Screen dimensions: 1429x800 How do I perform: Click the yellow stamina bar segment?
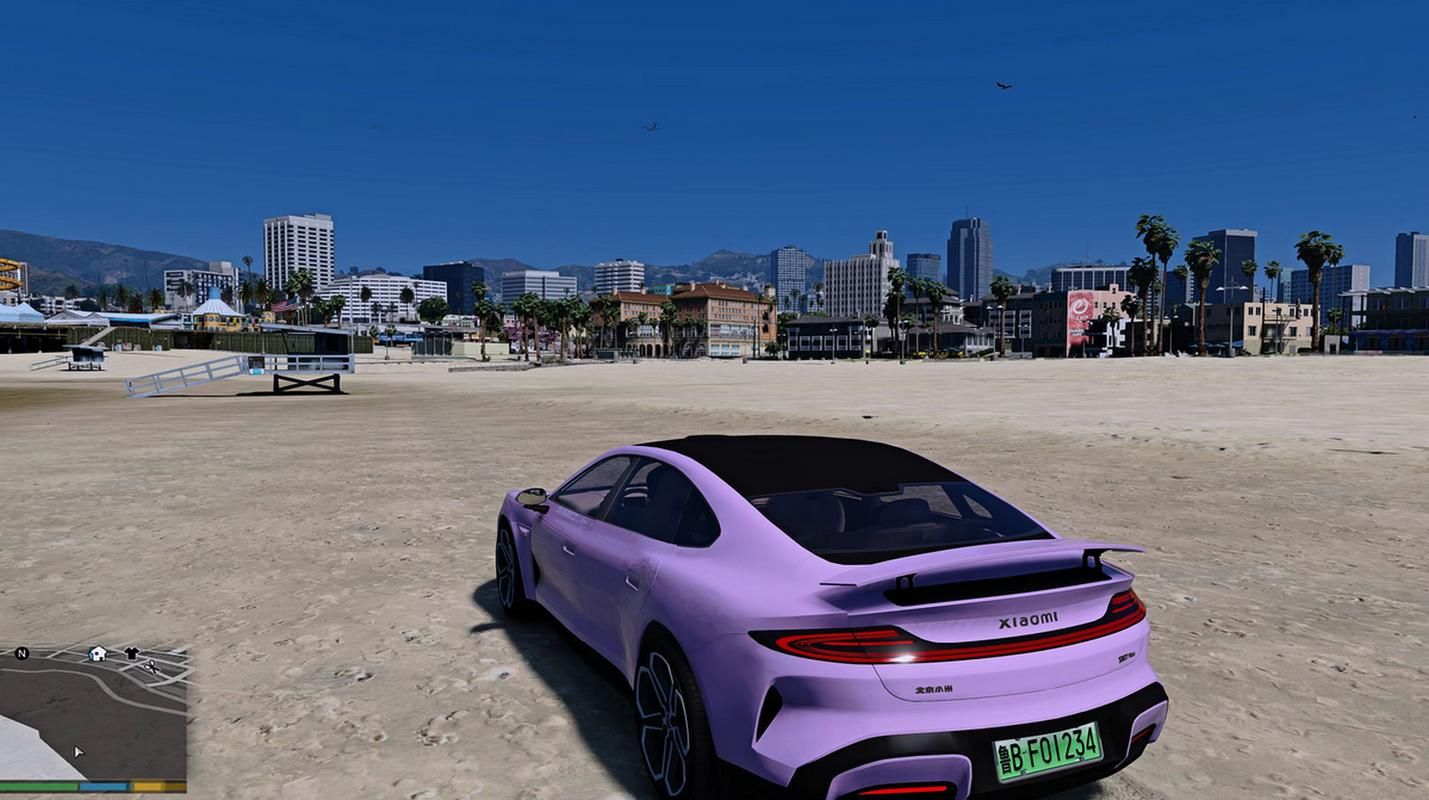146,786
